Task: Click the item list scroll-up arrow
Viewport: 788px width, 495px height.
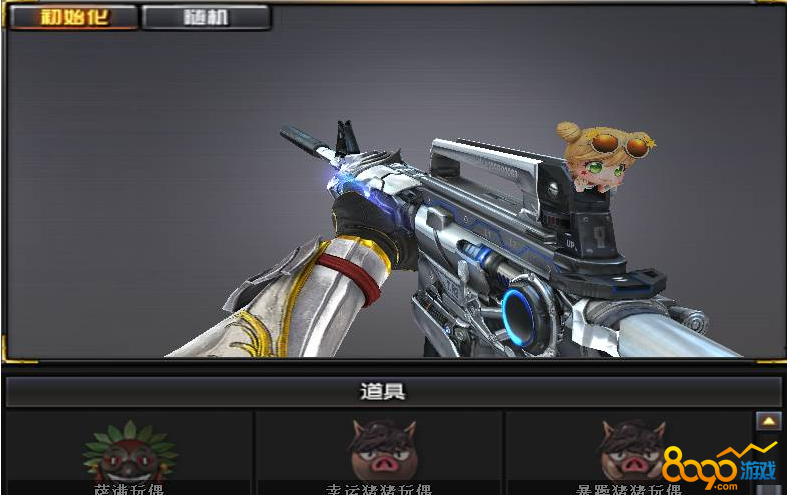Action: (x=768, y=422)
